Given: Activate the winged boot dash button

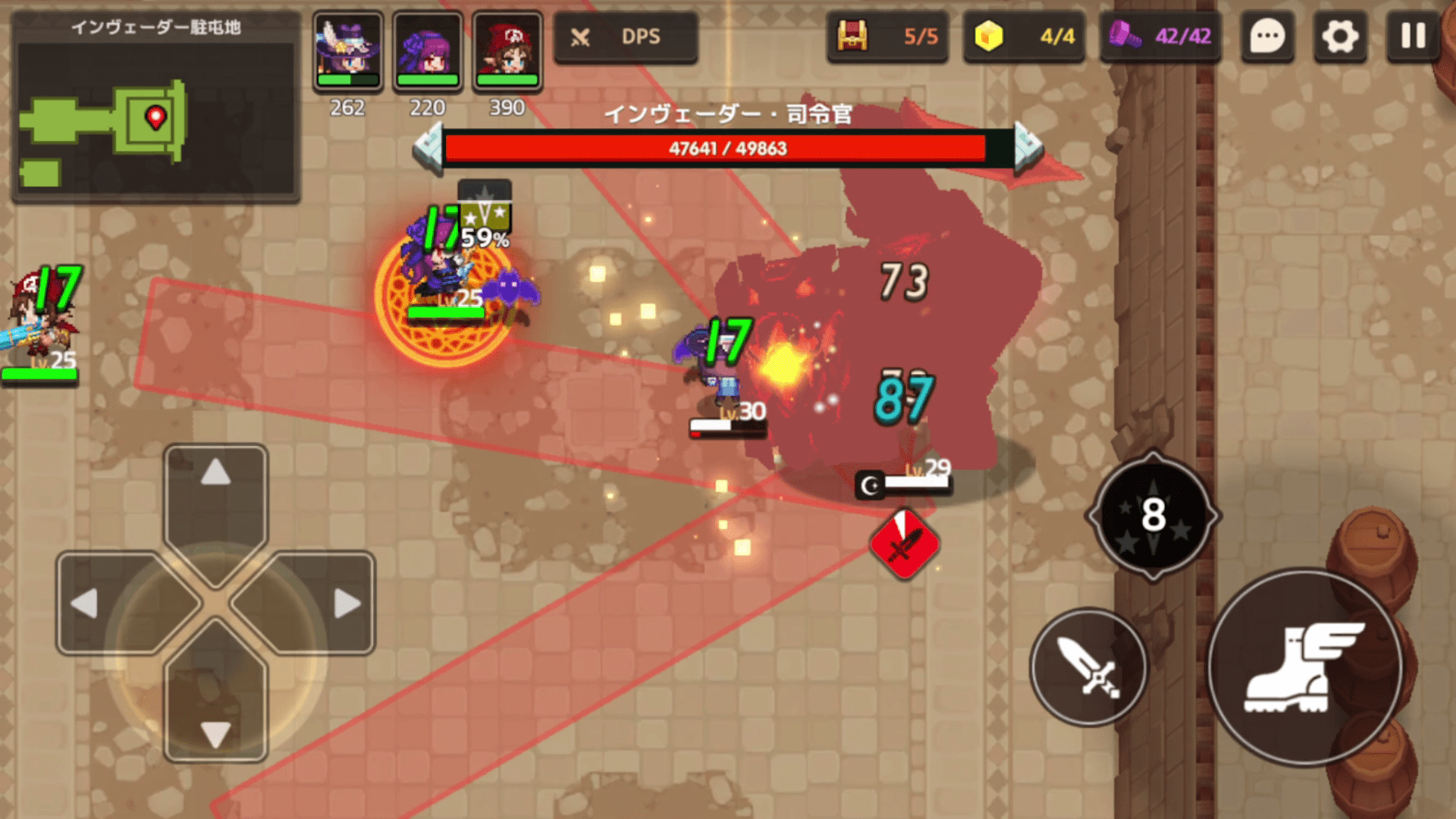Looking at the screenshot, I should [1304, 667].
